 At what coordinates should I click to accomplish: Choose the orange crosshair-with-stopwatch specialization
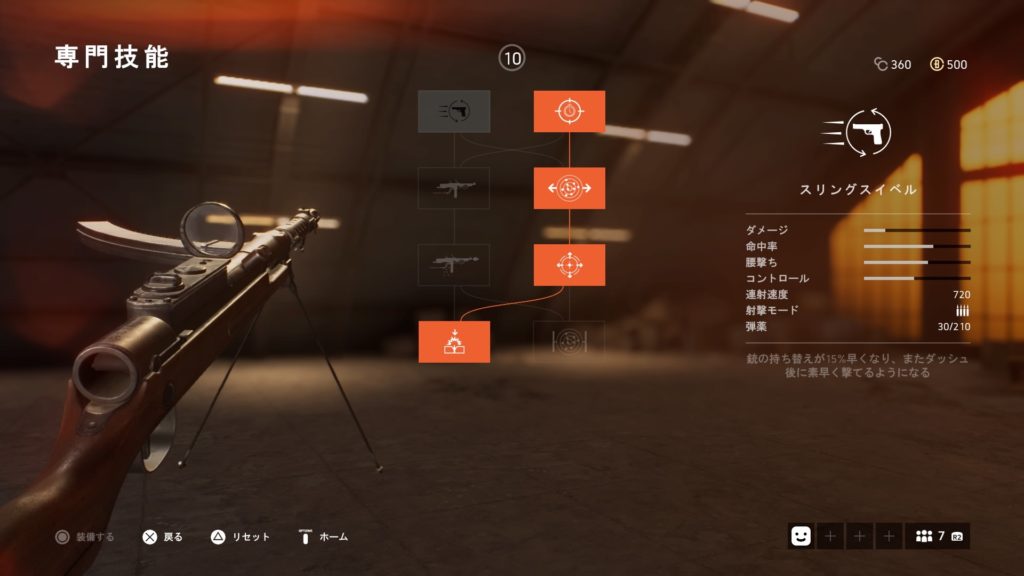569,112
